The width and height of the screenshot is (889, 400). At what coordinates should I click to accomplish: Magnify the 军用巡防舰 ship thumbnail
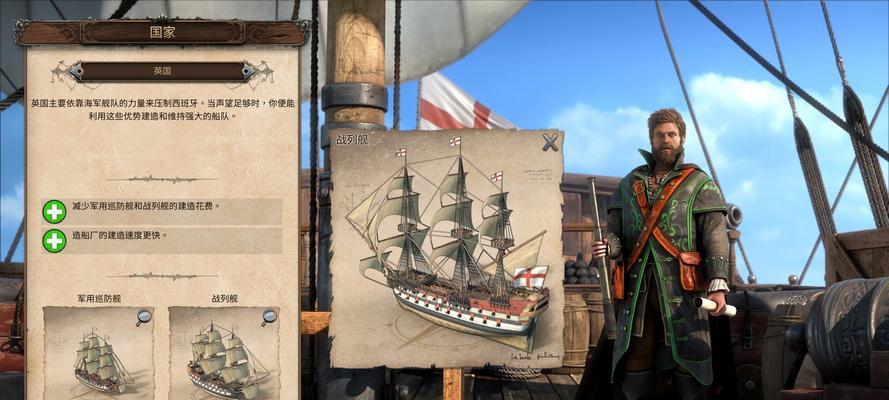point(144,318)
